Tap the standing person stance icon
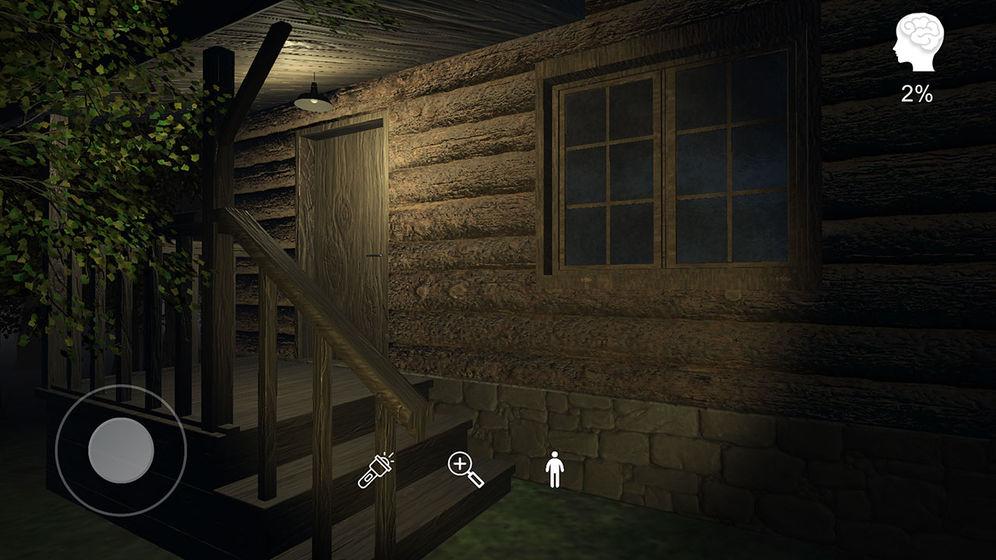Image resolution: width=996 pixels, height=560 pixels. click(555, 469)
